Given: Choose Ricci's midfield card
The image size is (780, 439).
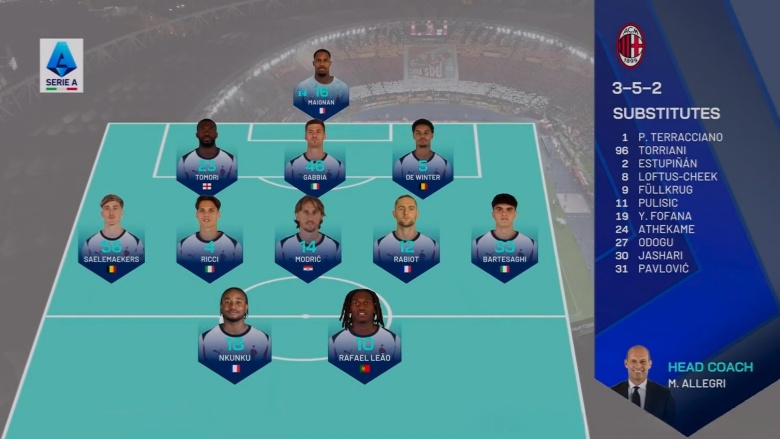Looking at the screenshot, I should pyautogui.click(x=209, y=240).
